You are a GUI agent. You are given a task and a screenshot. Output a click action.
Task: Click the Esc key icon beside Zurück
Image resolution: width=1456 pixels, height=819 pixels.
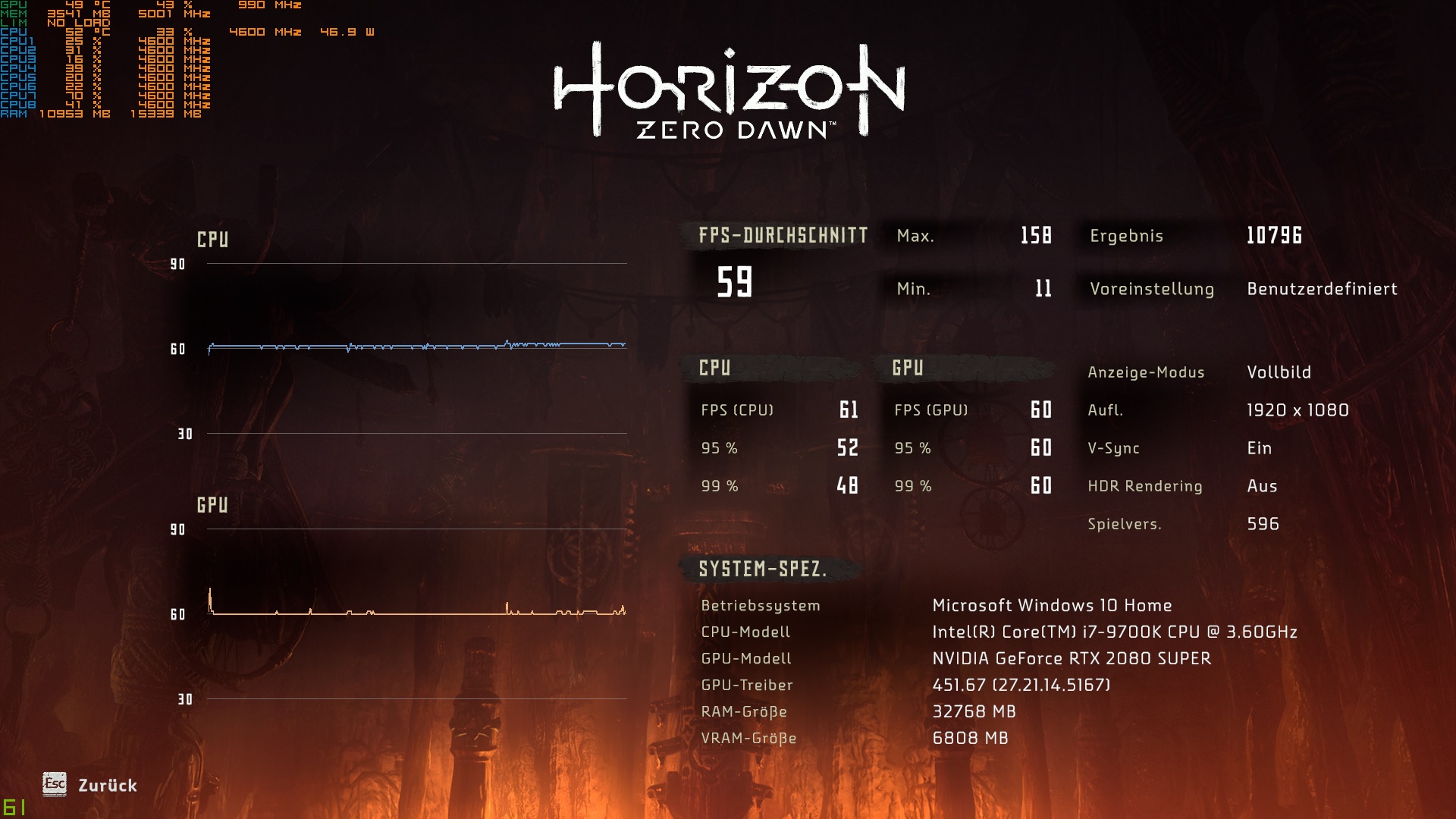point(53,786)
